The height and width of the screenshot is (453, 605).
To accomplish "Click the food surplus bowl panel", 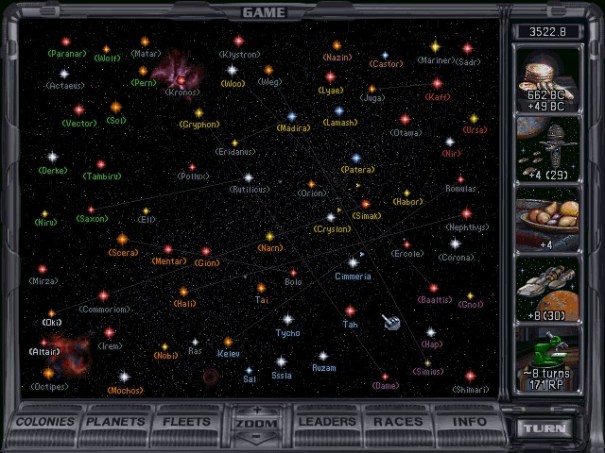I will click(547, 220).
